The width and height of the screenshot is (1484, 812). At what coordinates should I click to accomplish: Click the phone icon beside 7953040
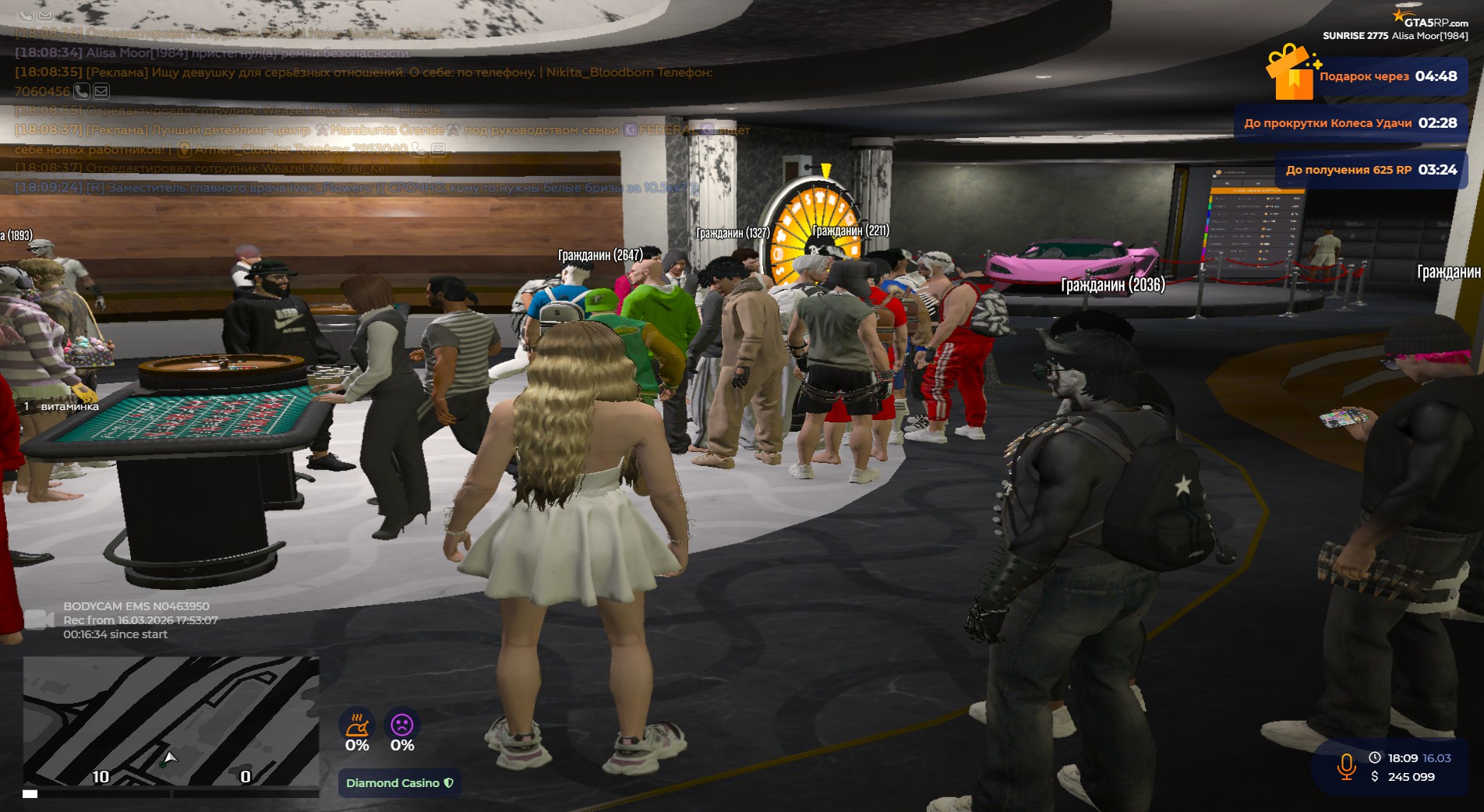(419, 149)
